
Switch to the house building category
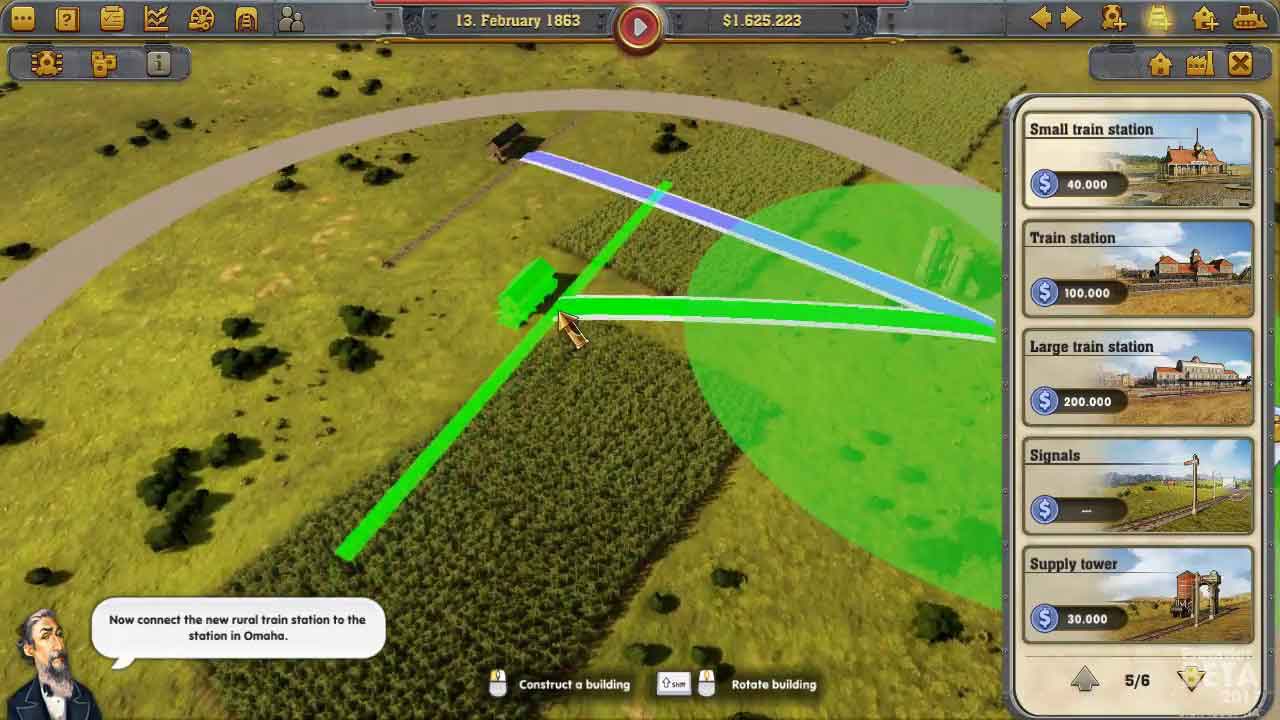coord(1160,64)
